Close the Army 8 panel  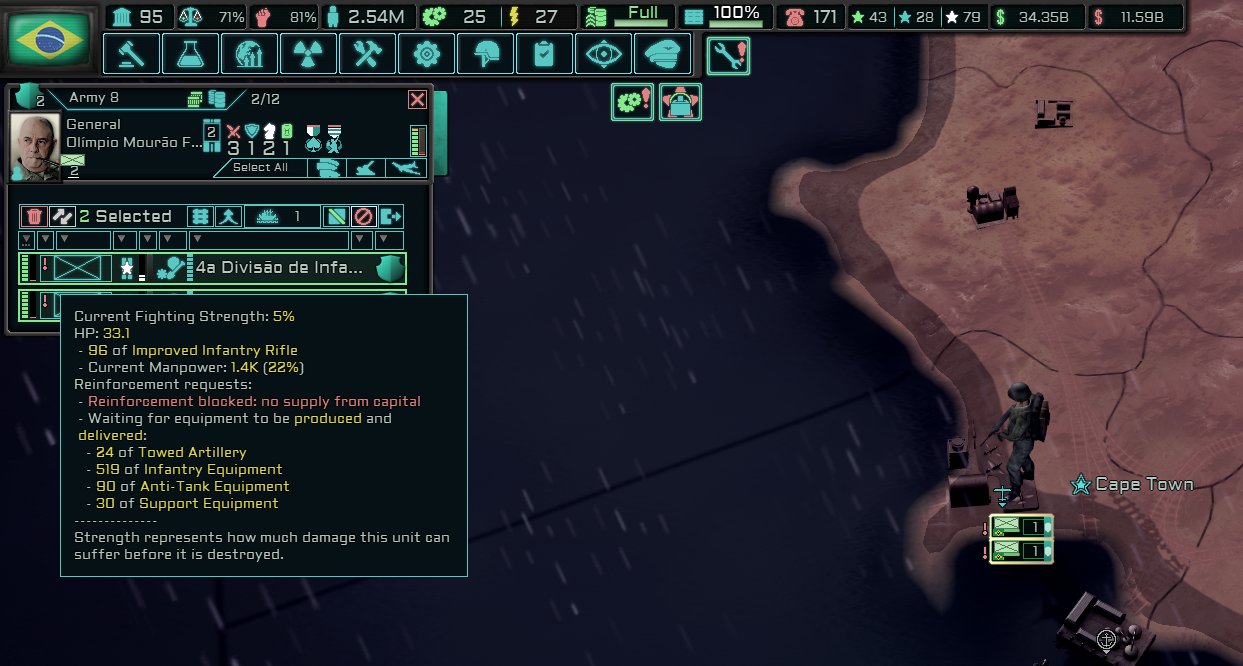click(417, 99)
